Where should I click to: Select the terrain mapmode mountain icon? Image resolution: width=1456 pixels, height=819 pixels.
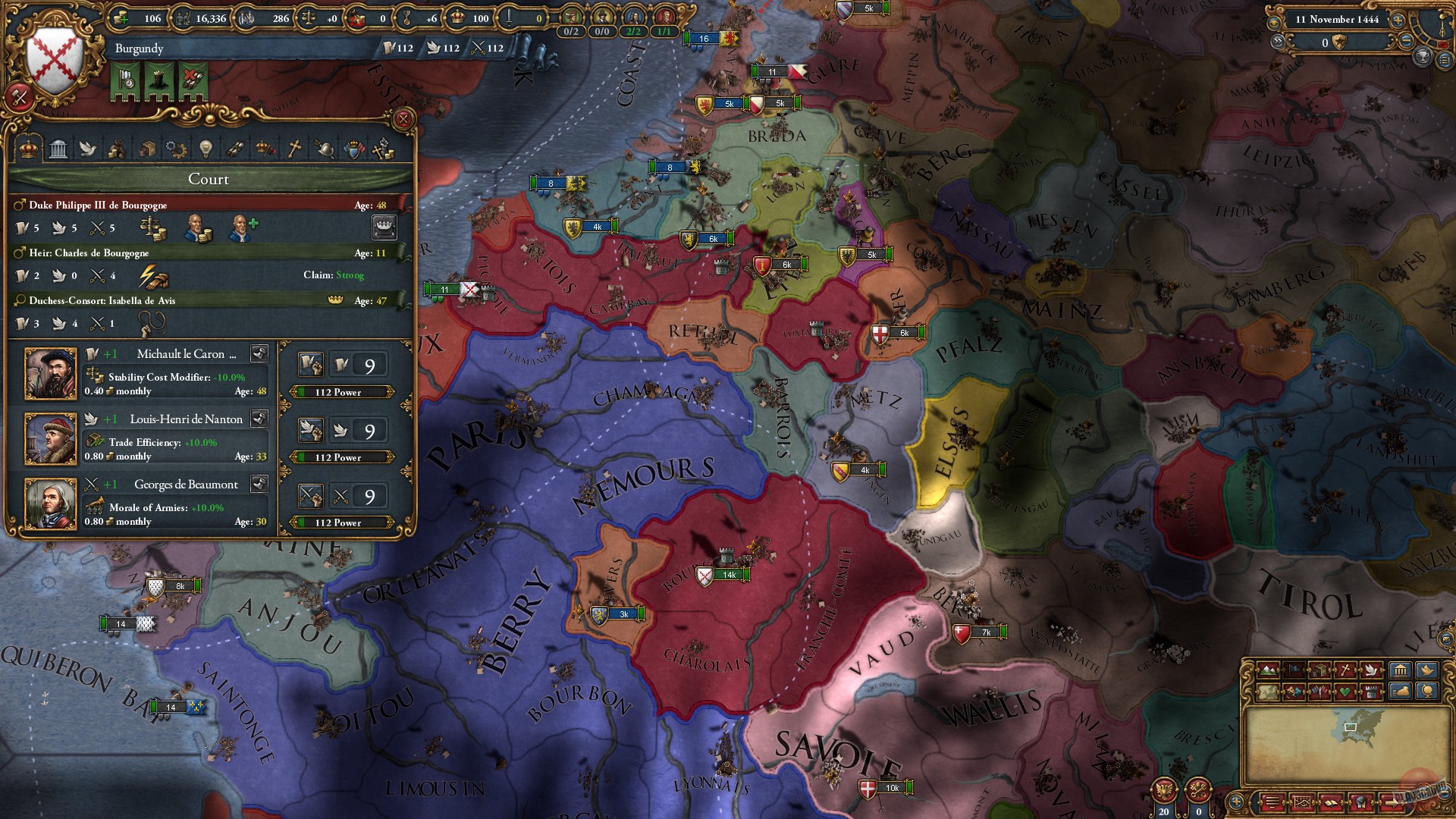(x=1267, y=670)
